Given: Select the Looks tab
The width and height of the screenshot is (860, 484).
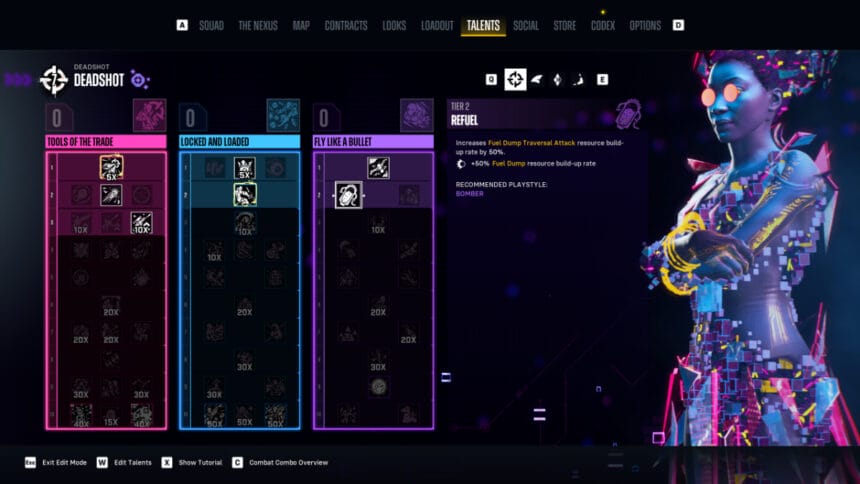Looking at the screenshot, I should point(394,25).
